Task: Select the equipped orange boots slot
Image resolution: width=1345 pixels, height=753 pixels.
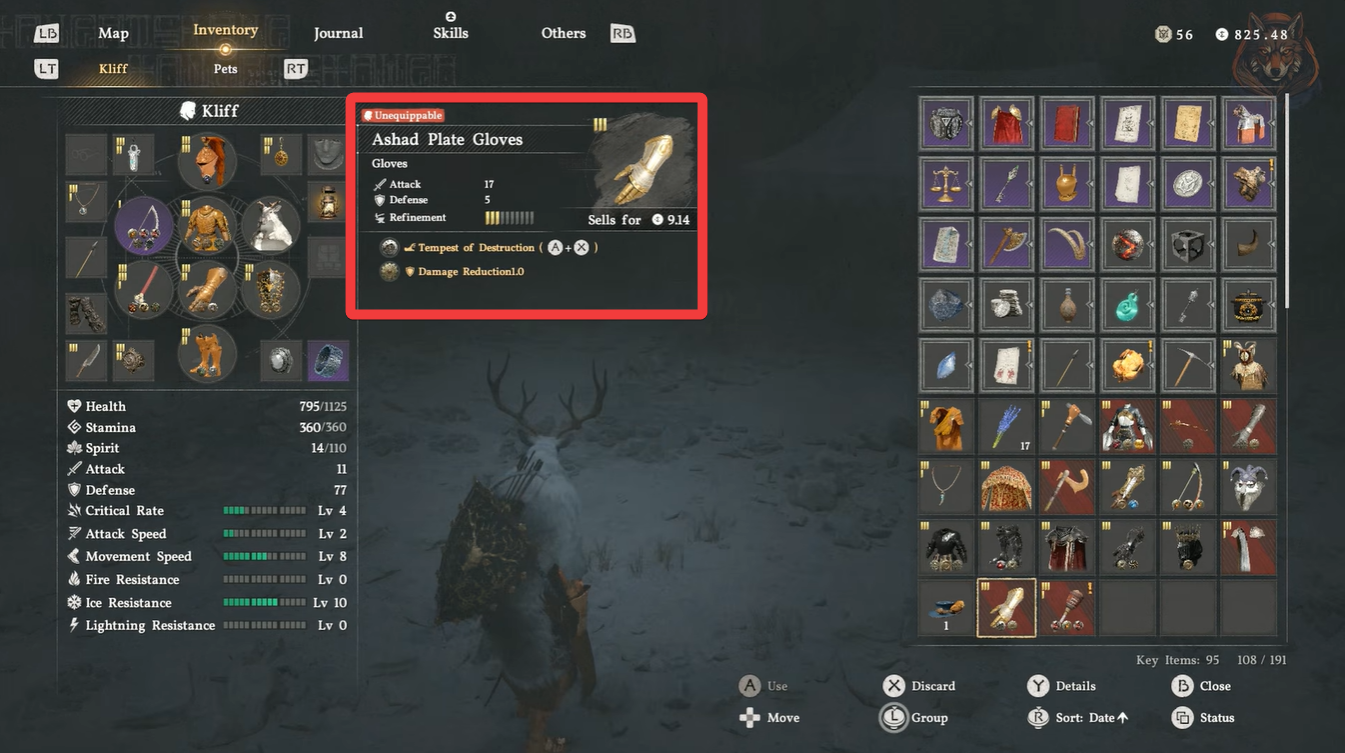Action: coord(207,353)
